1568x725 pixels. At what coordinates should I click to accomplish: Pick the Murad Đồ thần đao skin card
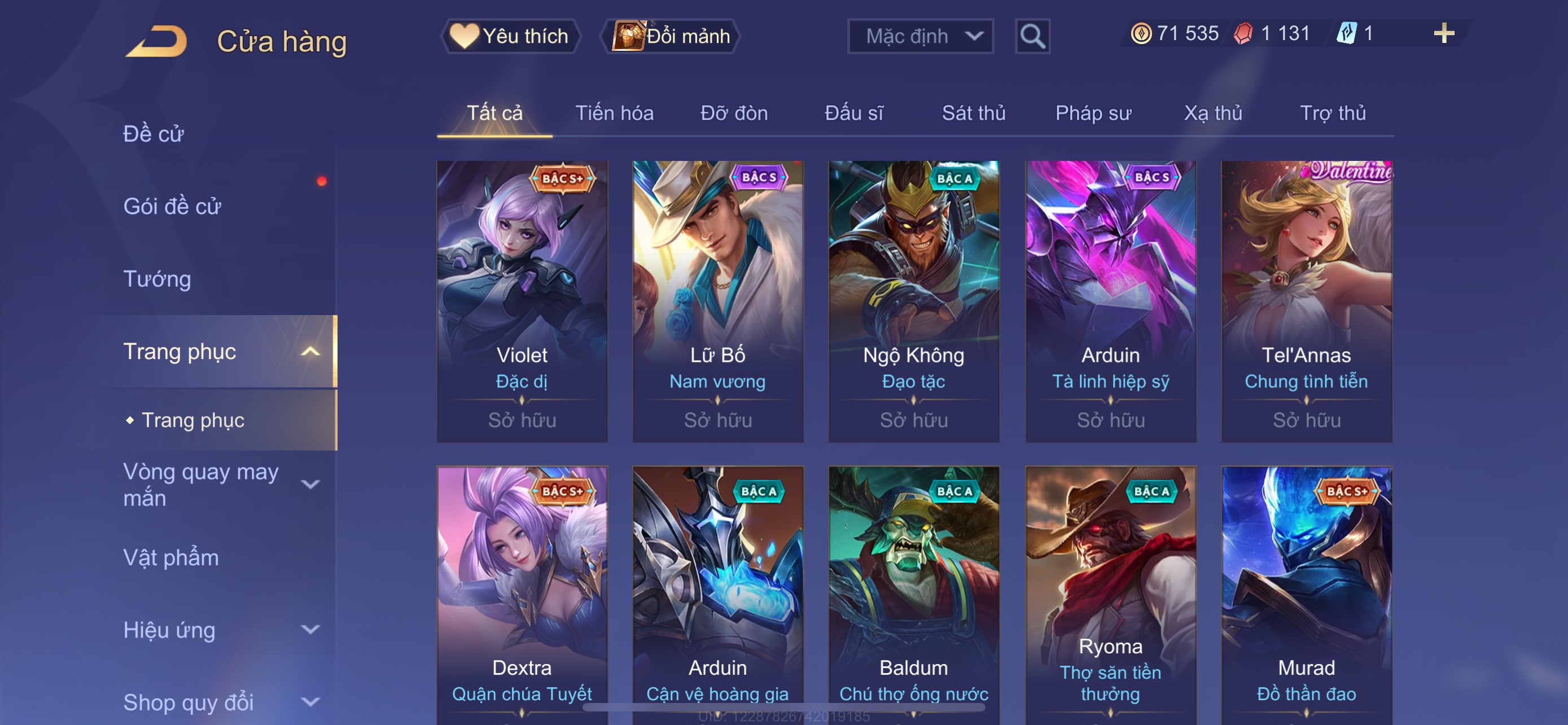point(1306,593)
